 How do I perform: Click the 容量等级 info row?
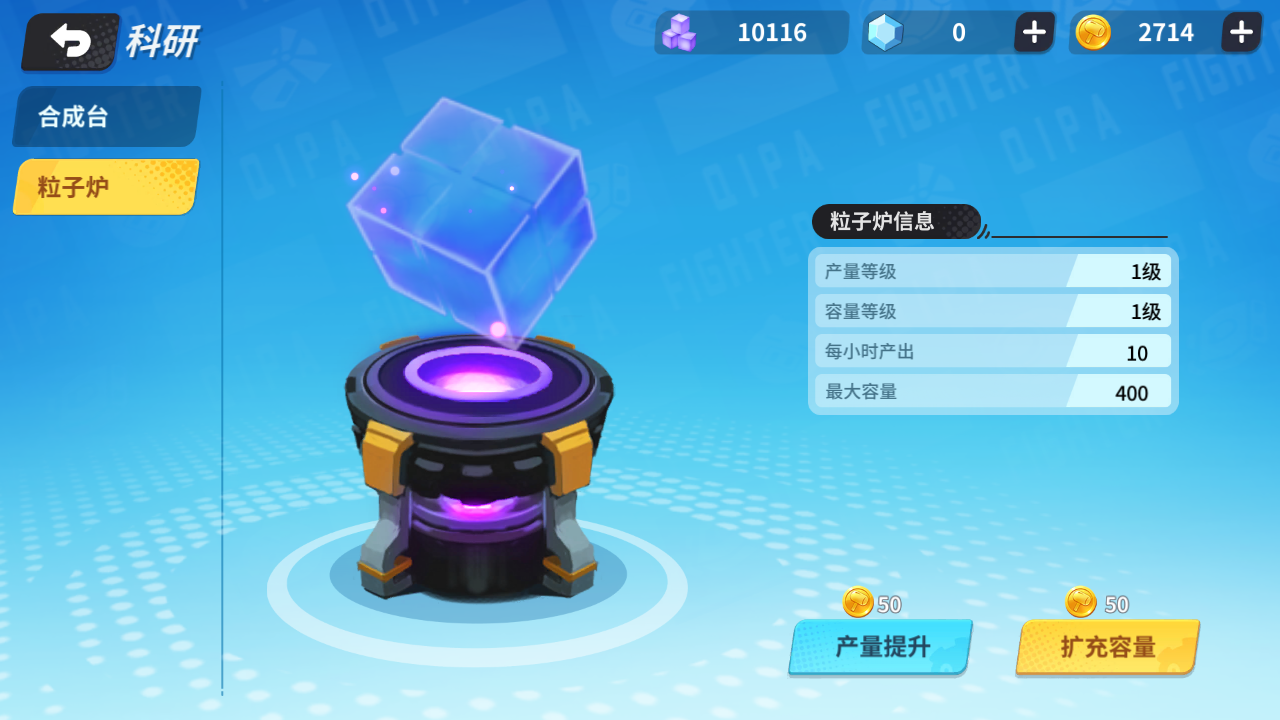click(x=991, y=311)
